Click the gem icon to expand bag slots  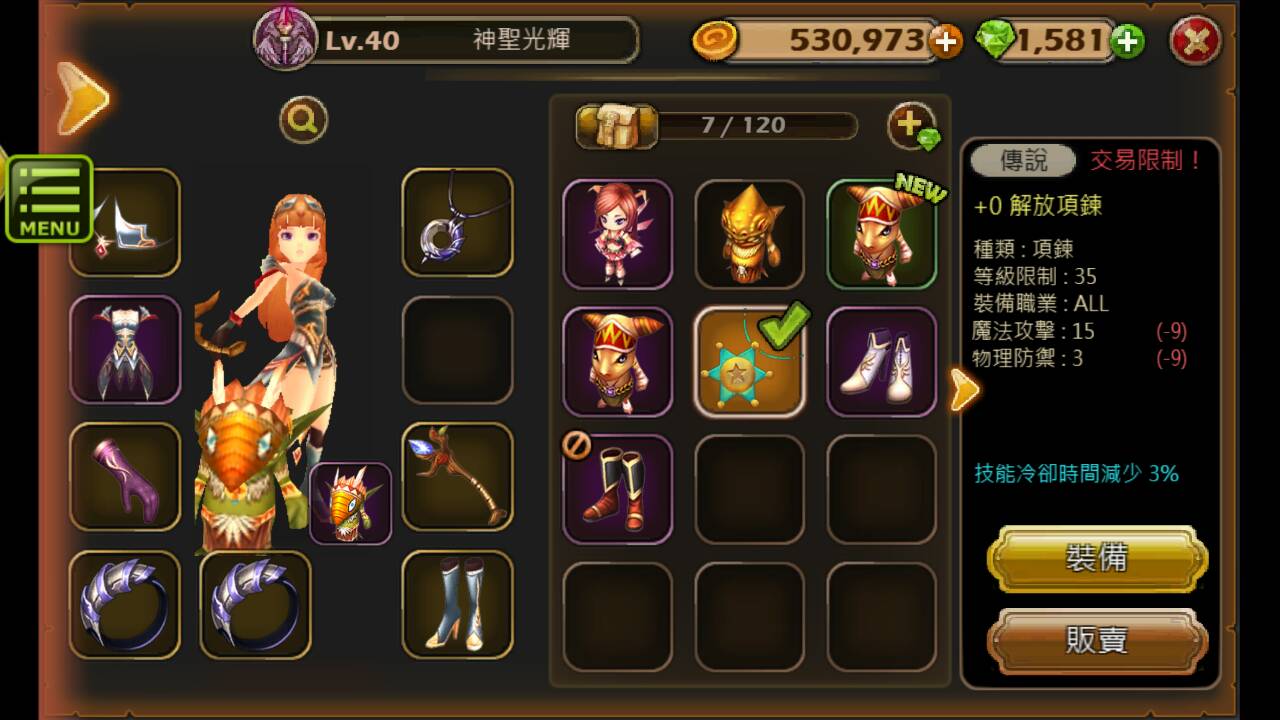910,122
